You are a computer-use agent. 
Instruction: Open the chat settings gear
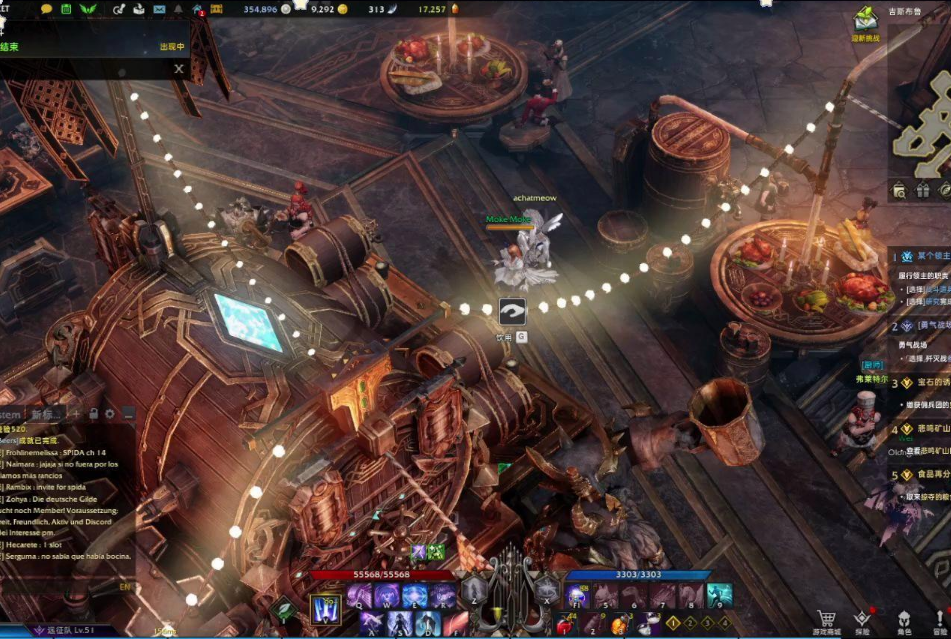point(110,414)
